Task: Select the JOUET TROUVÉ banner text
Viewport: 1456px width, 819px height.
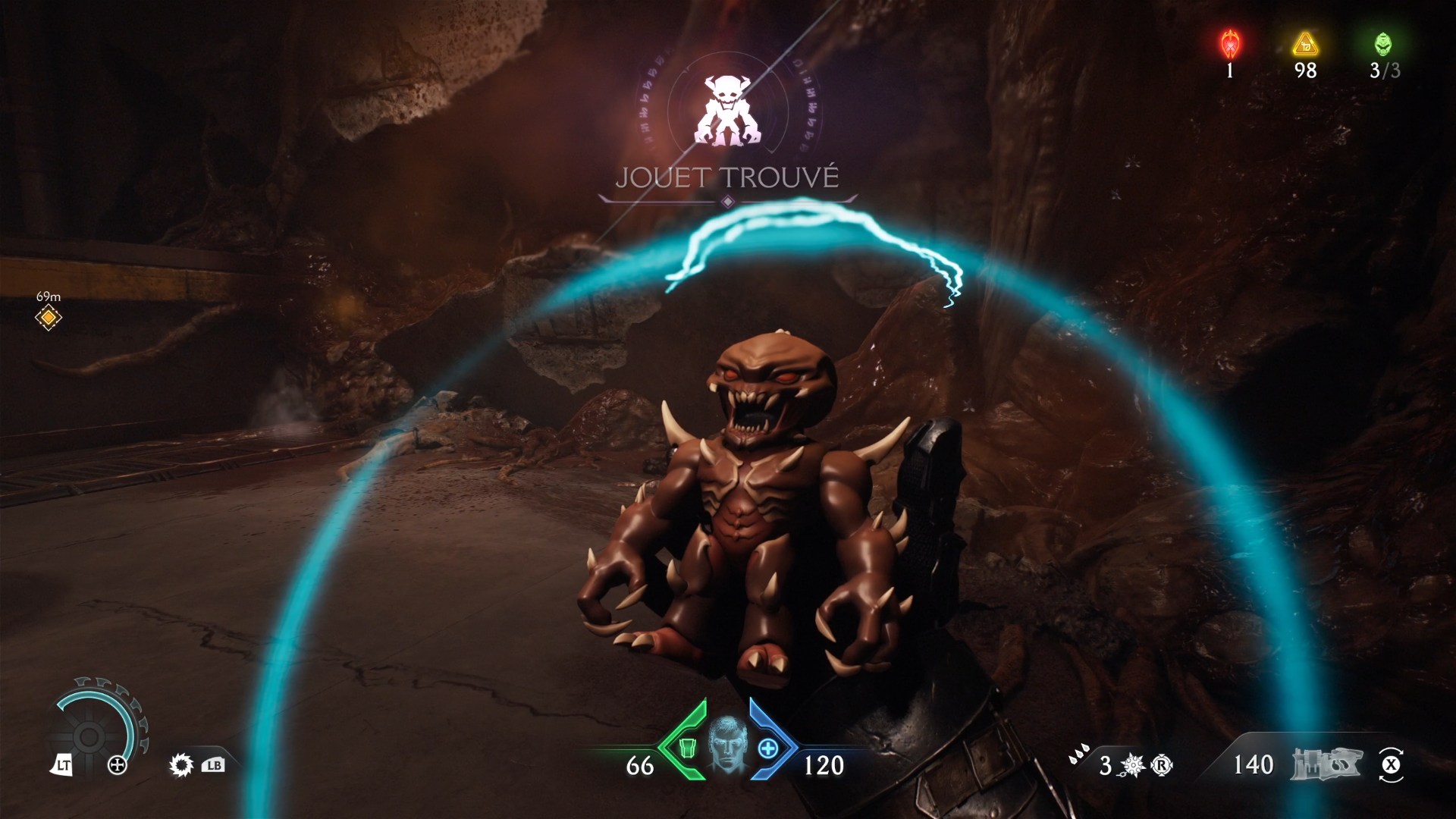Action: coord(728,176)
